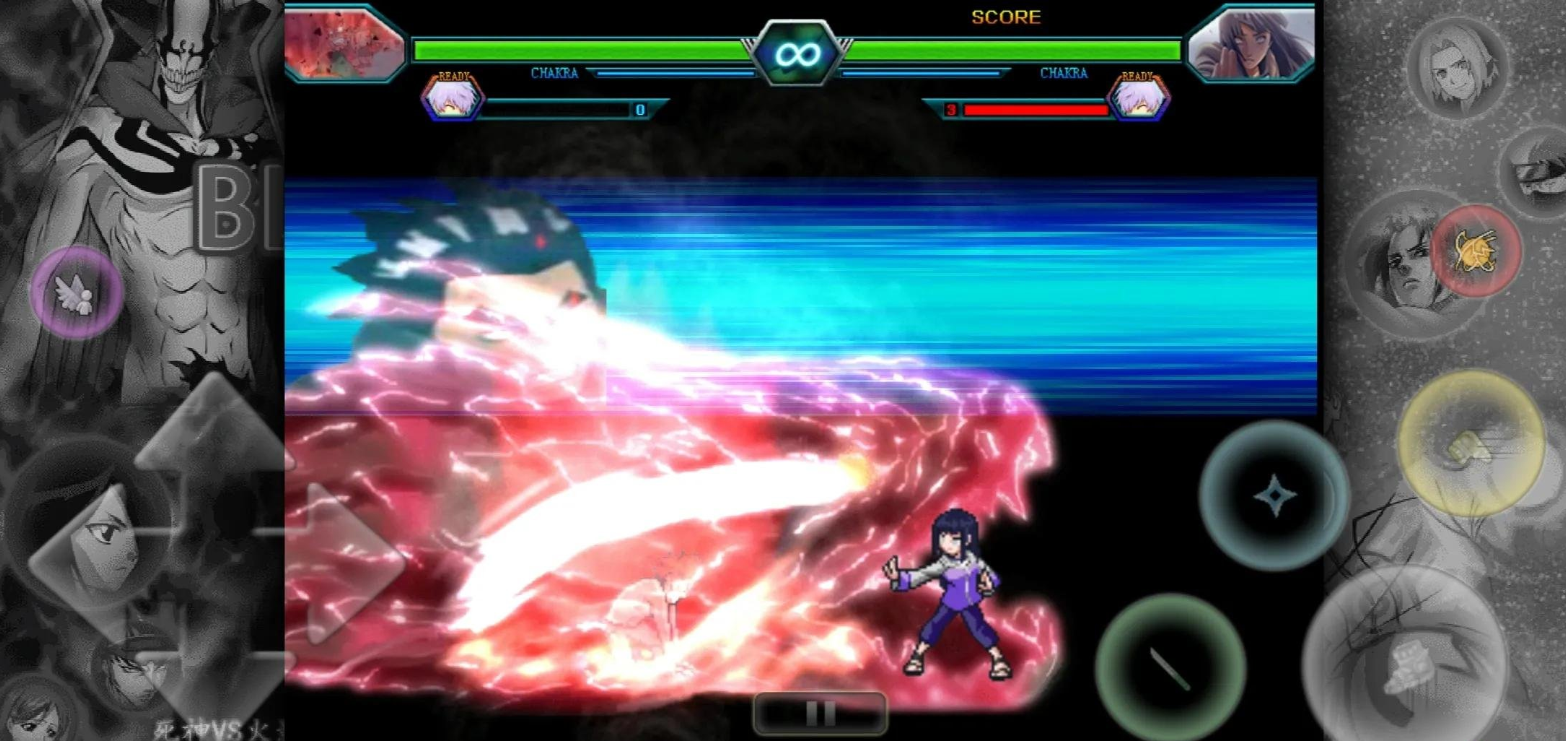This screenshot has width=1566, height=741.
Task: Tap the opponent's portrait in the top-right corner
Action: (x=1250, y=45)
